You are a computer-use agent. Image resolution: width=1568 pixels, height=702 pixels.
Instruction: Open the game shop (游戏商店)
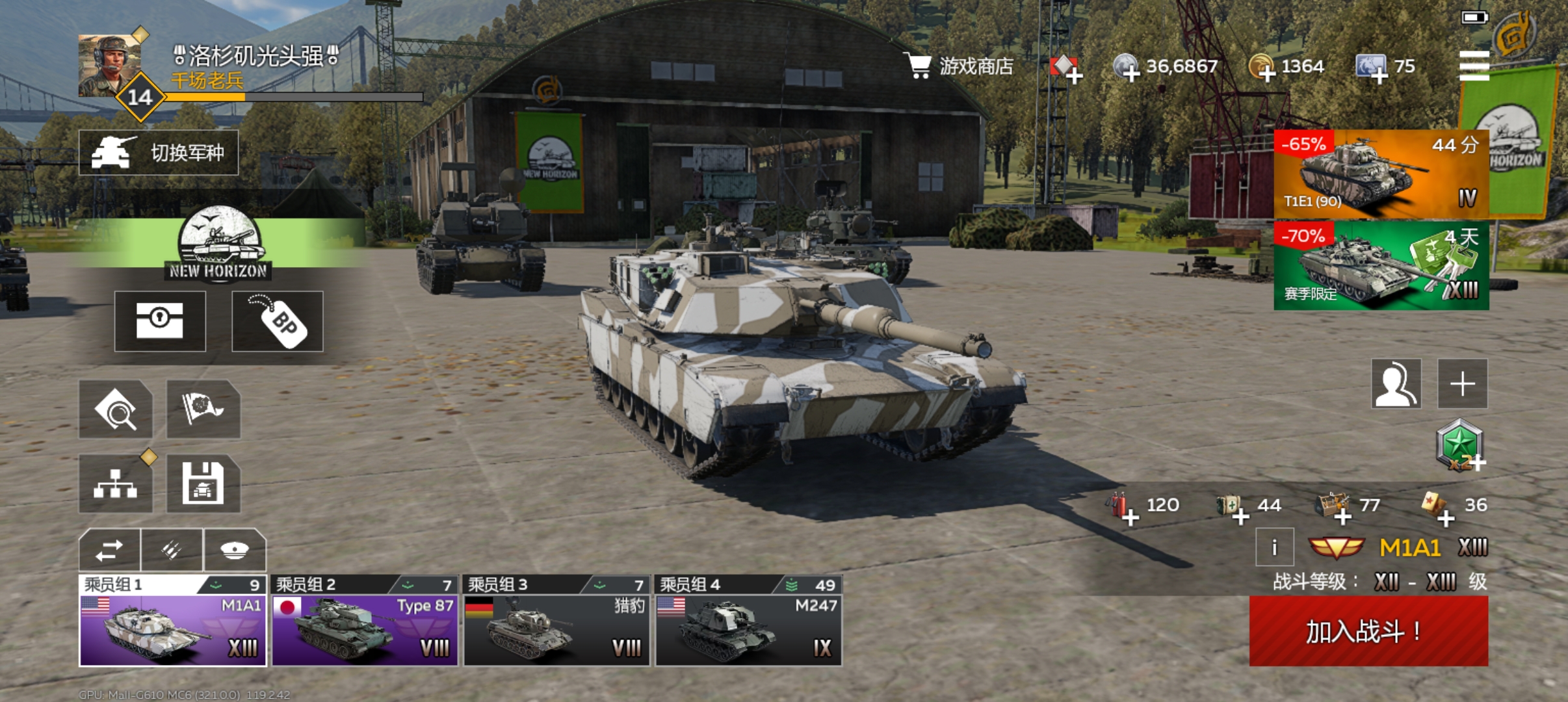pyautogui.click(x=960, y=66)
